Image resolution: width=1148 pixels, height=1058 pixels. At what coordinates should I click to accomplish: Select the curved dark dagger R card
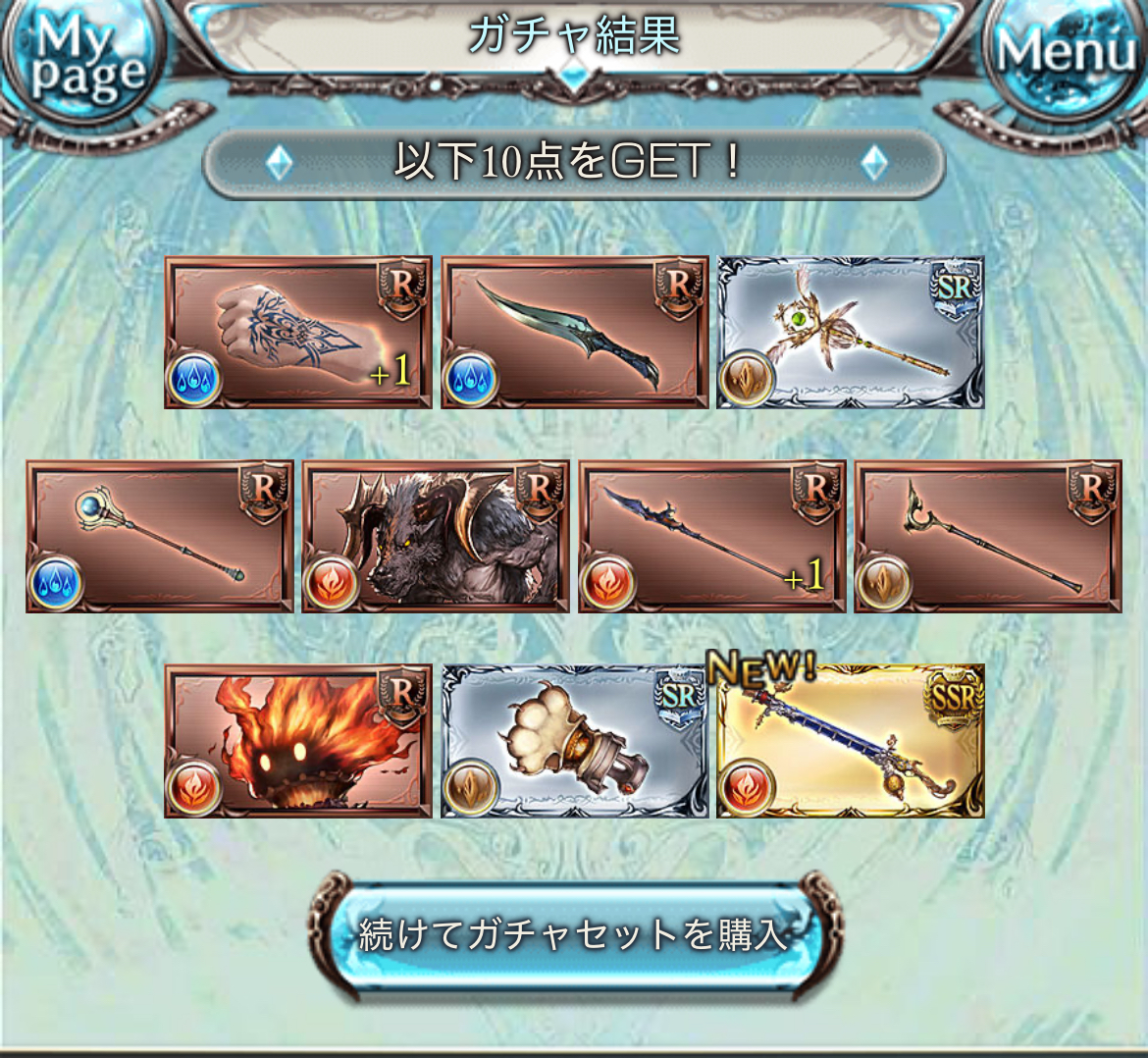point(575,333)
